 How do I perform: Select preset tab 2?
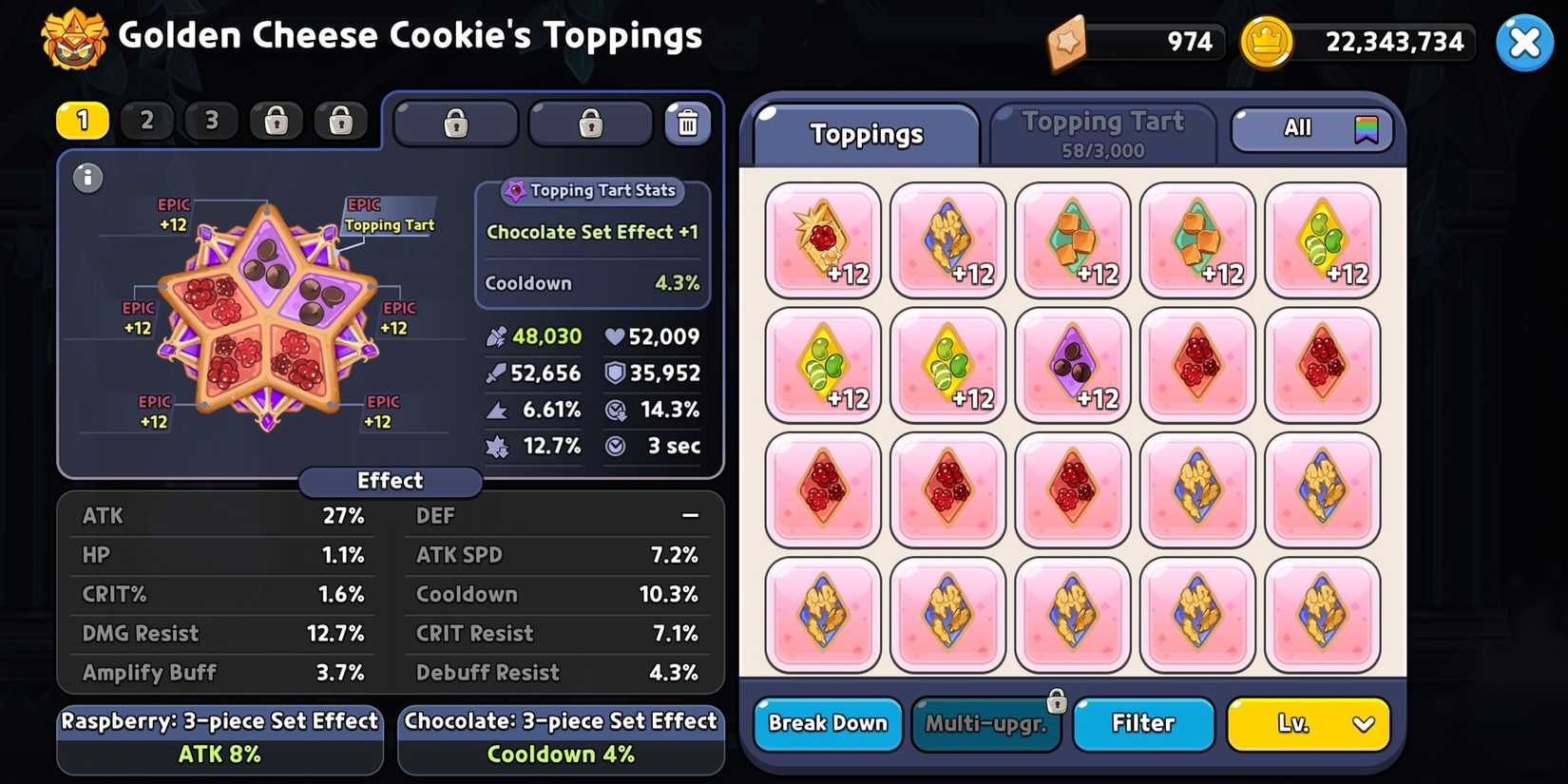(x=147, y=121)
